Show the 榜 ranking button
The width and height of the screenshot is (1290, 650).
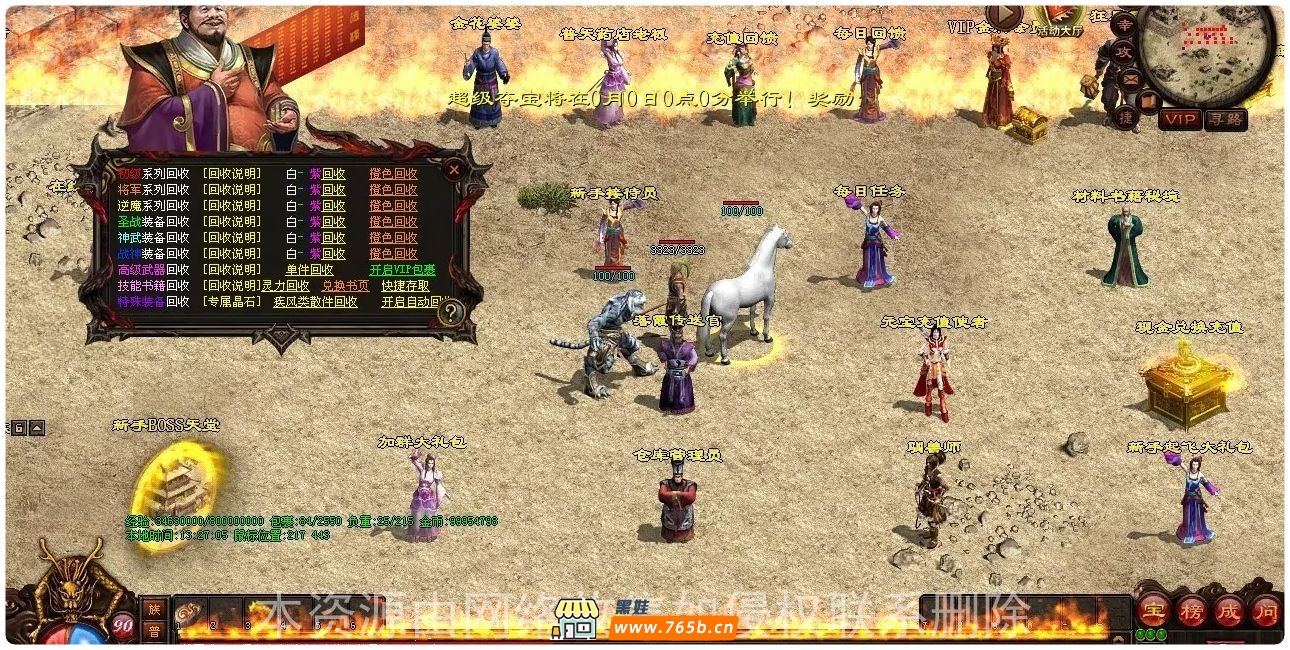pyautogui.click(x=1190, y=609)
